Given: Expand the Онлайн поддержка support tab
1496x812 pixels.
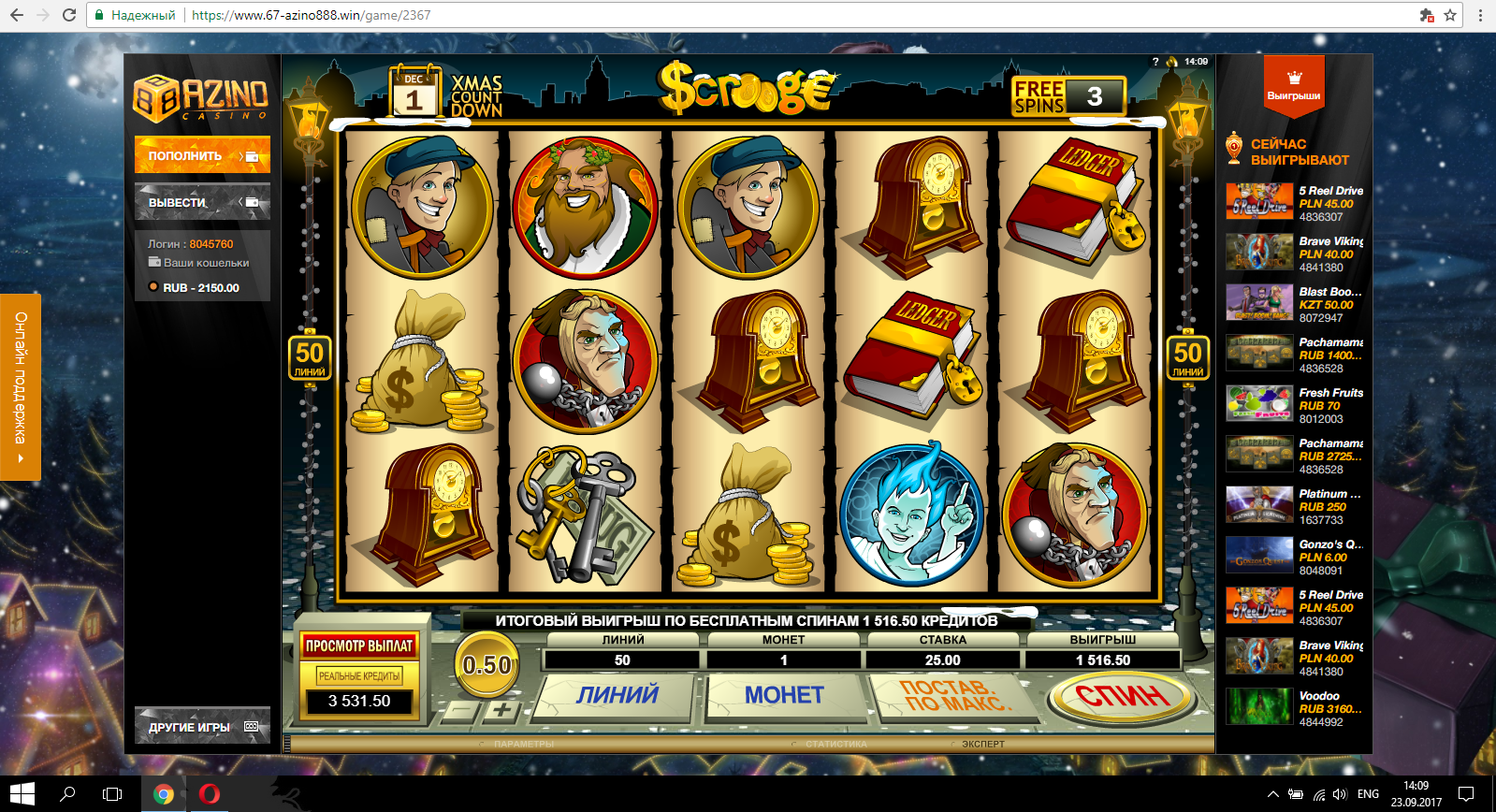Looking at the screenshot, I should (21, 386).
